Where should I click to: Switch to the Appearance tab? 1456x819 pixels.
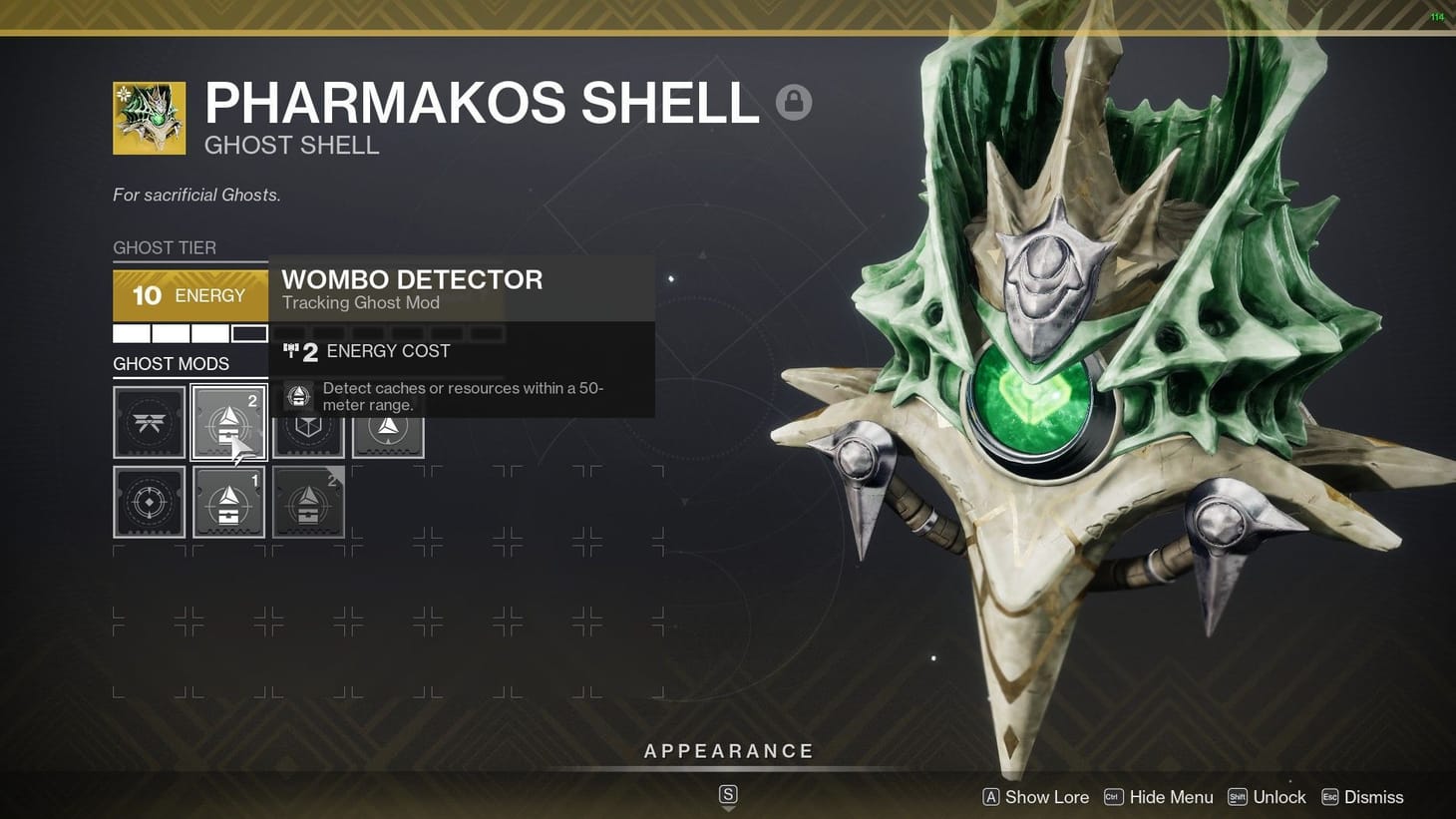pyautogui.click(x=729, y=750)
